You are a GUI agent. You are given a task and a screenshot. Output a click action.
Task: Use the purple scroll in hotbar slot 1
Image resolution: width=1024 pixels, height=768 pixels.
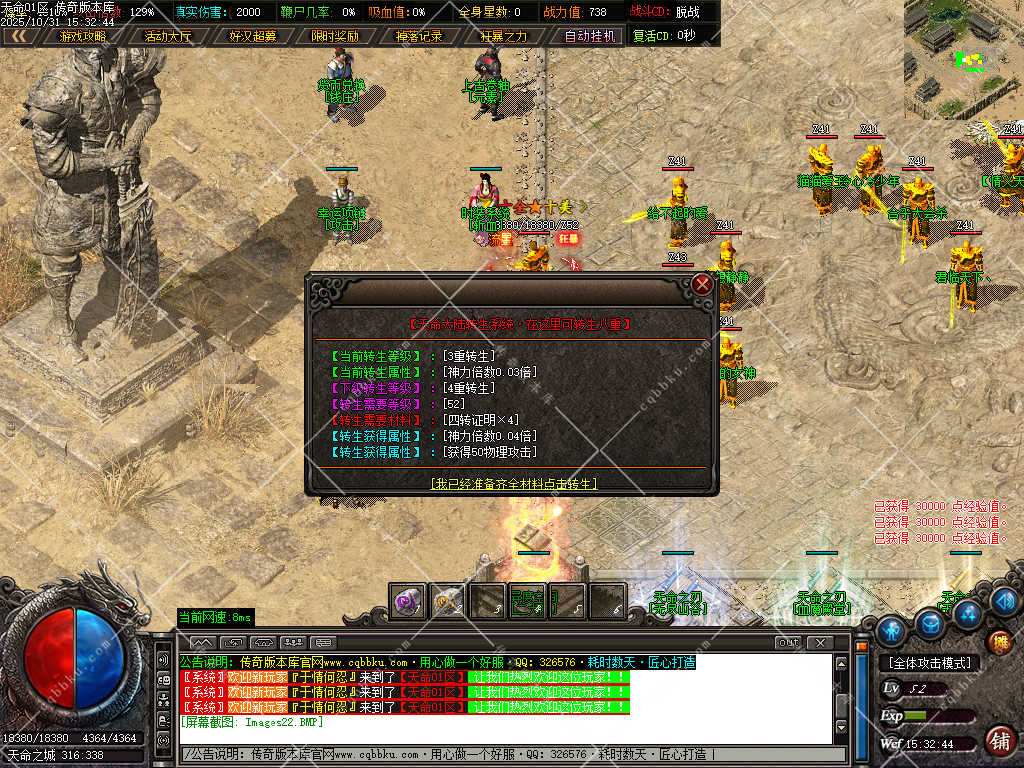(408, 601)
